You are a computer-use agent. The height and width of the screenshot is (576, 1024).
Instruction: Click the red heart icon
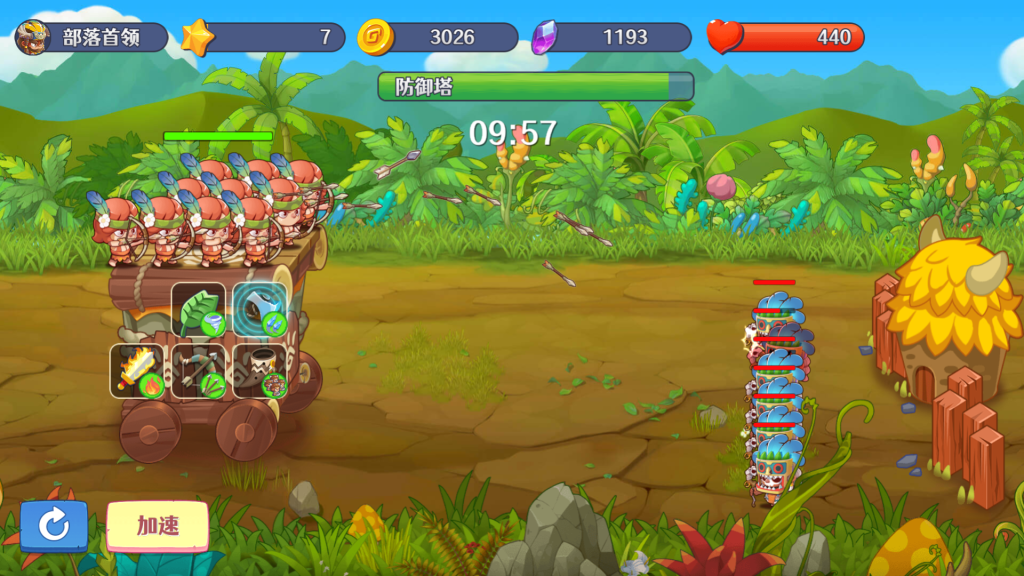tap(725, 37)
